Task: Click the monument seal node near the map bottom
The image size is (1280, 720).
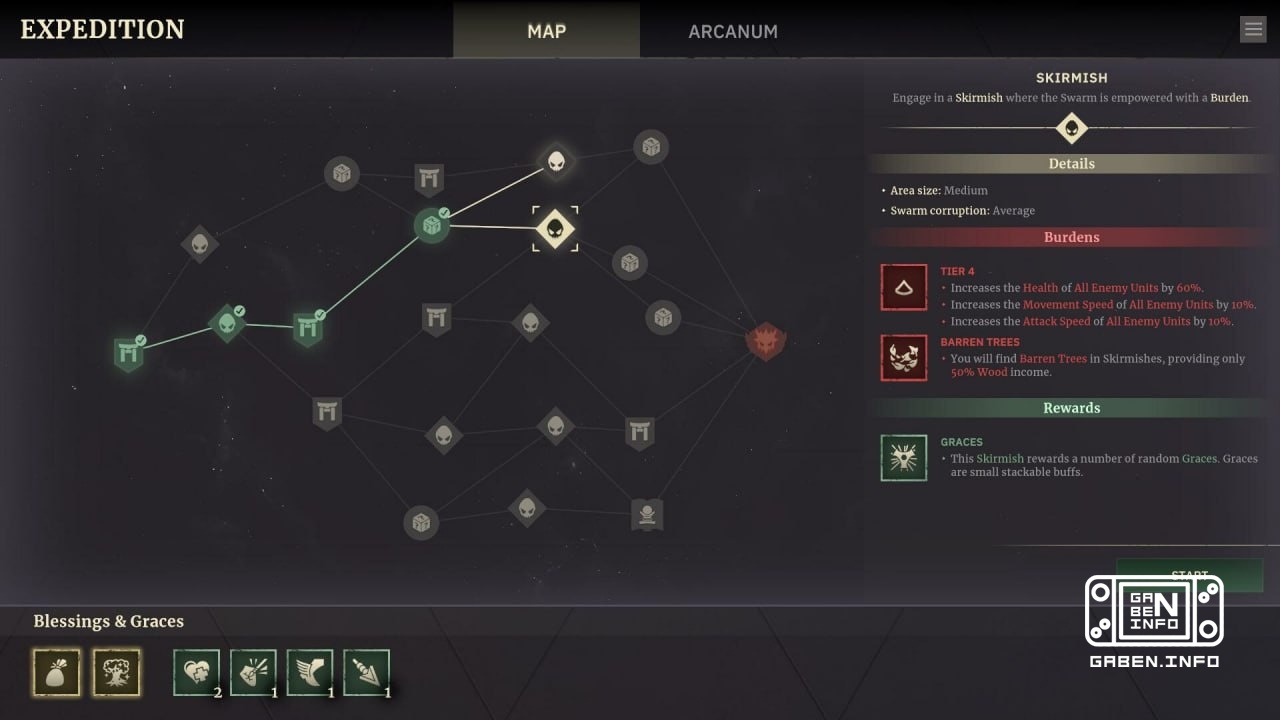Action: point(646,513)
